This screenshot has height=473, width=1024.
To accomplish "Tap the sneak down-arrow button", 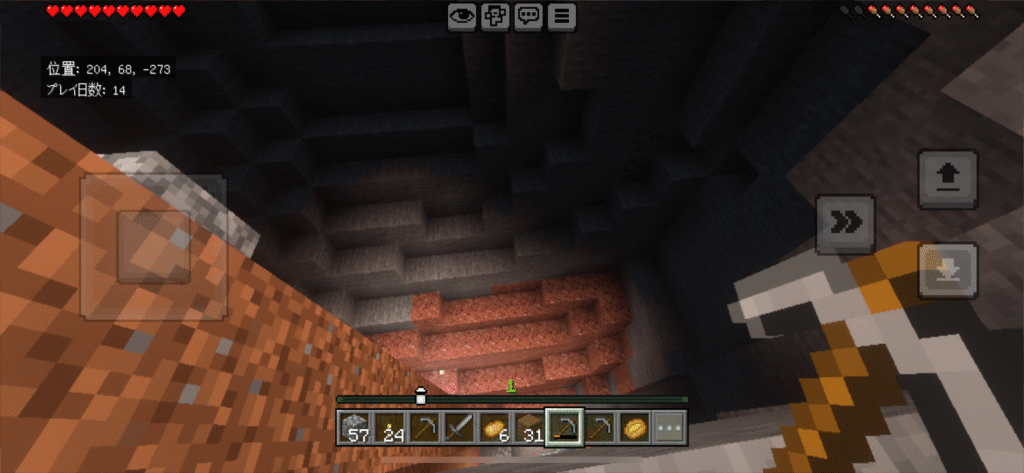I will point(947,269).
